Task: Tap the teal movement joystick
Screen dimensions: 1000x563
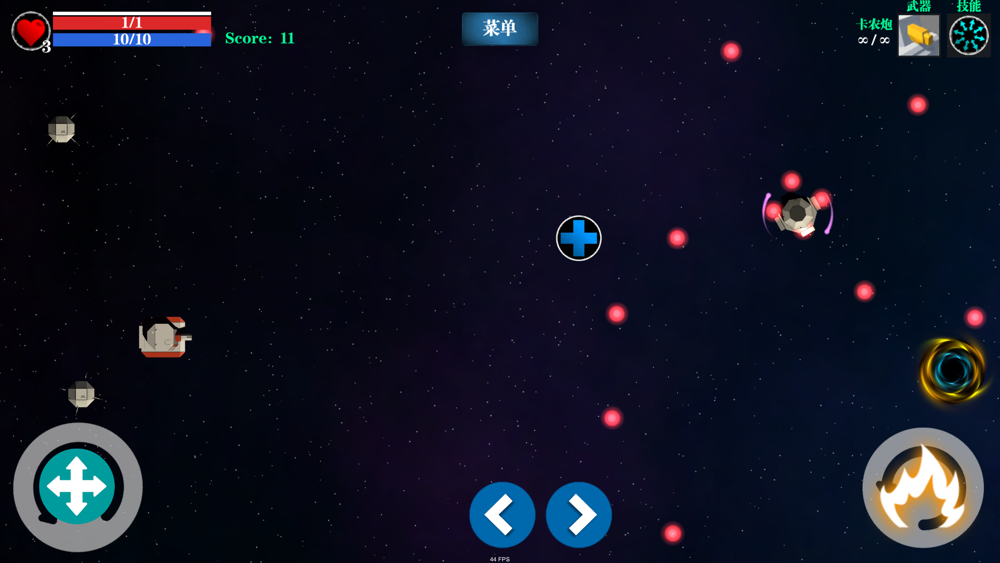Action: 77,486
